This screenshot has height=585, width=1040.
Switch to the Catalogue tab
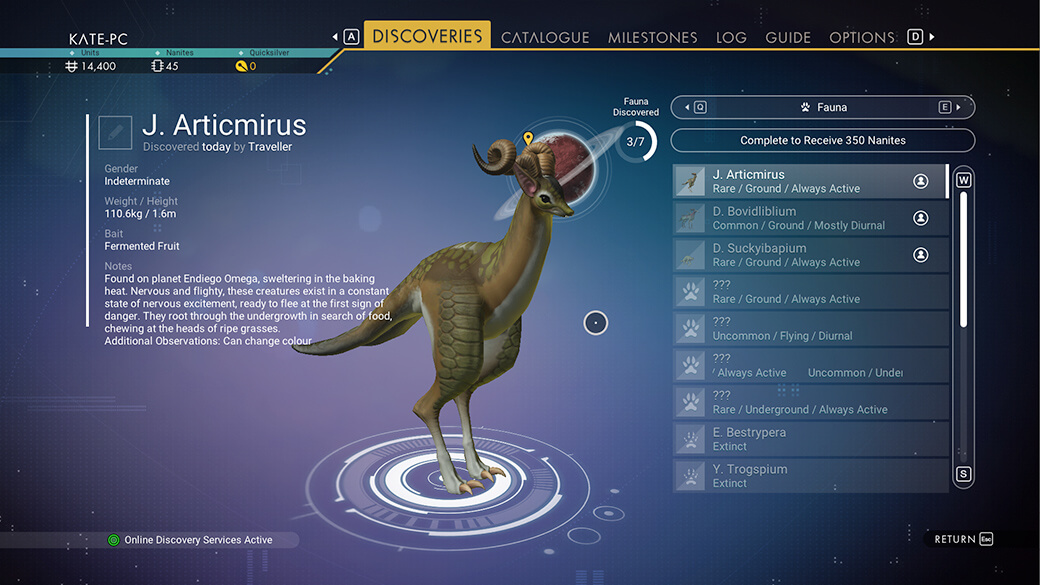545,37
